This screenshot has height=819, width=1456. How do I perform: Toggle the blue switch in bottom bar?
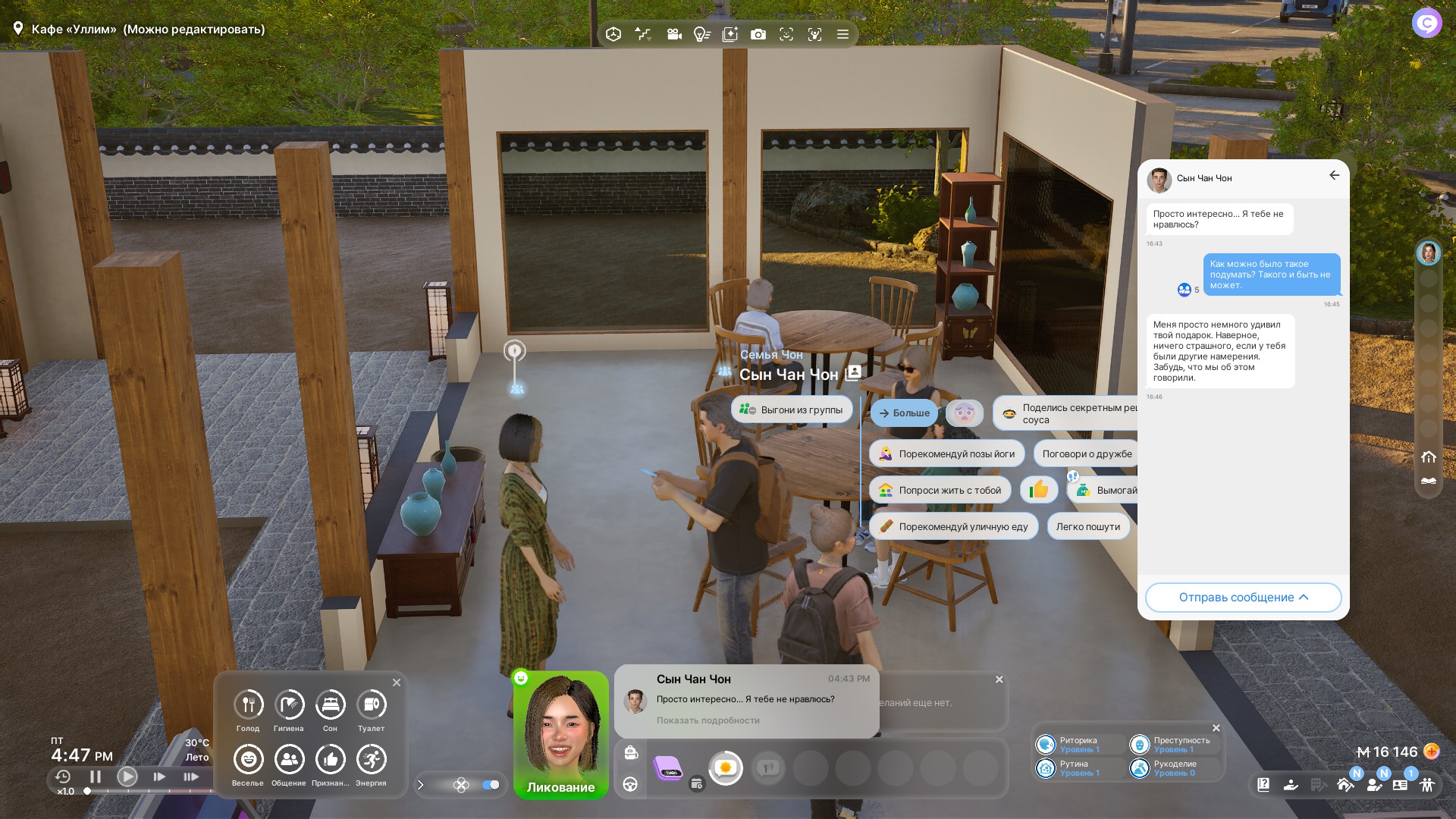tap(491, 785)
